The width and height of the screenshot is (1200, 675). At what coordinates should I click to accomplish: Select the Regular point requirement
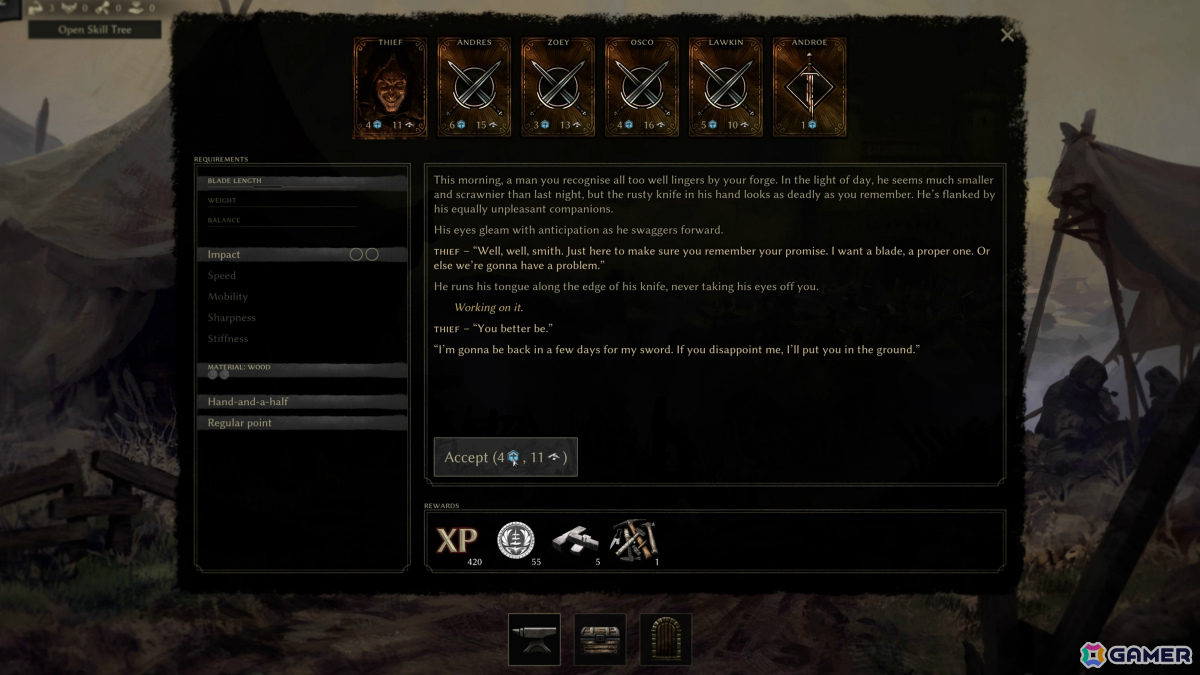[302, 423]
